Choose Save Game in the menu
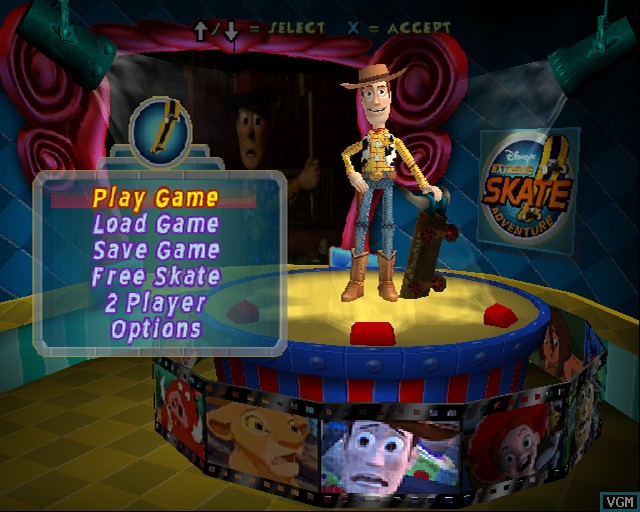Viewport: 640px width, 512px height. (155, 250)
